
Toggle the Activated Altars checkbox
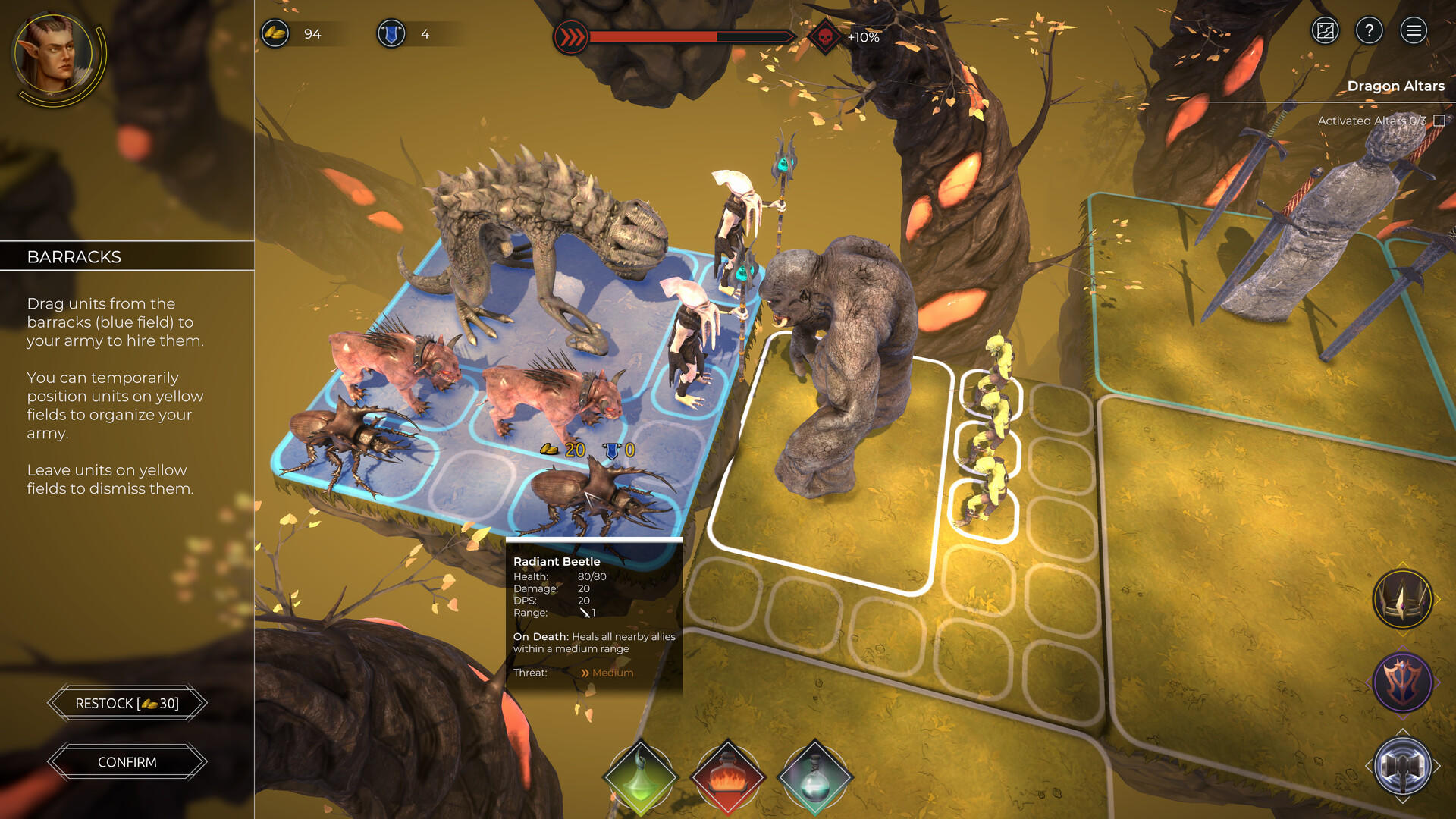(x=1439, y=121)
